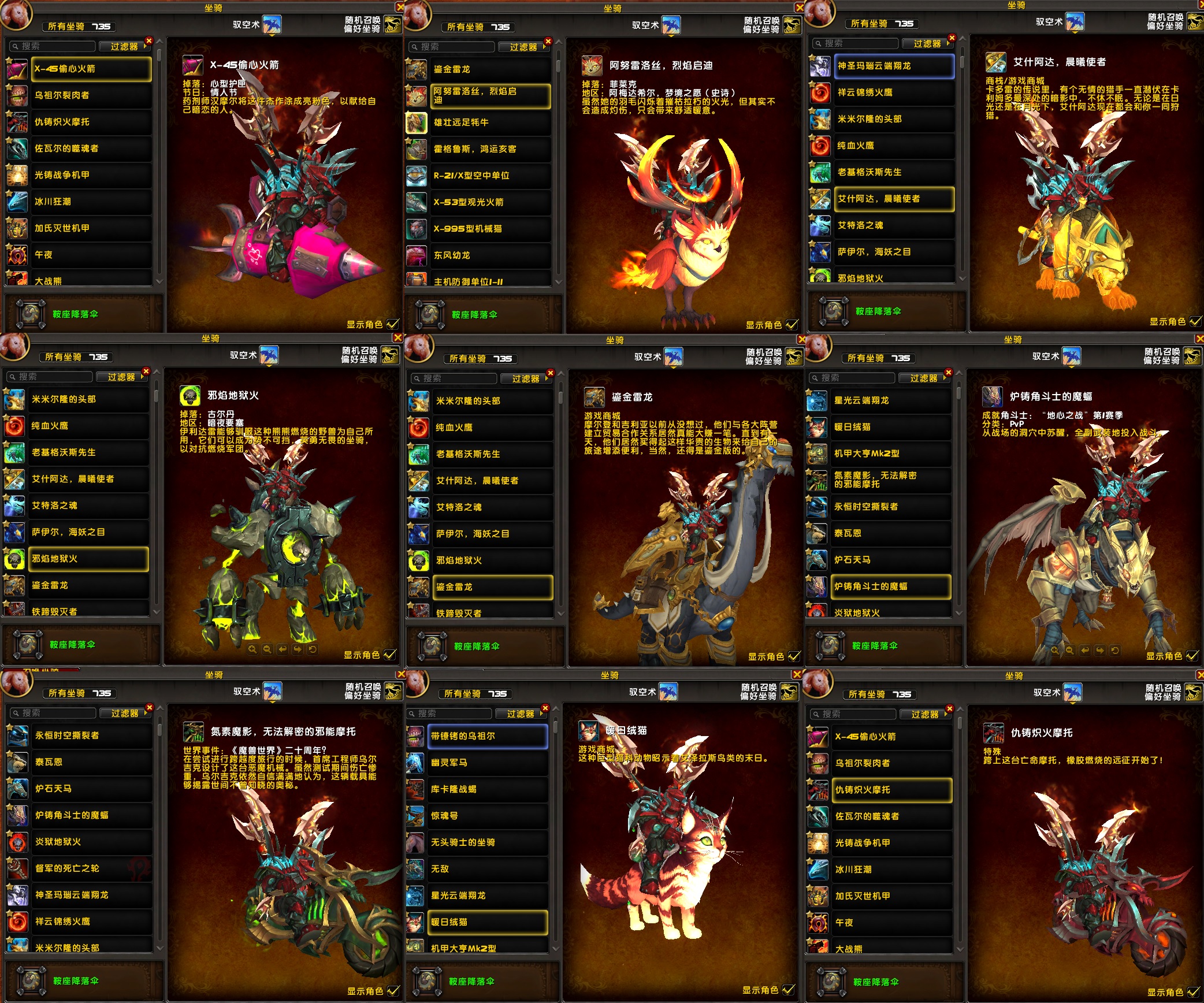Select the 带镣铐的乌祖尔 mount

coord(487,736)
